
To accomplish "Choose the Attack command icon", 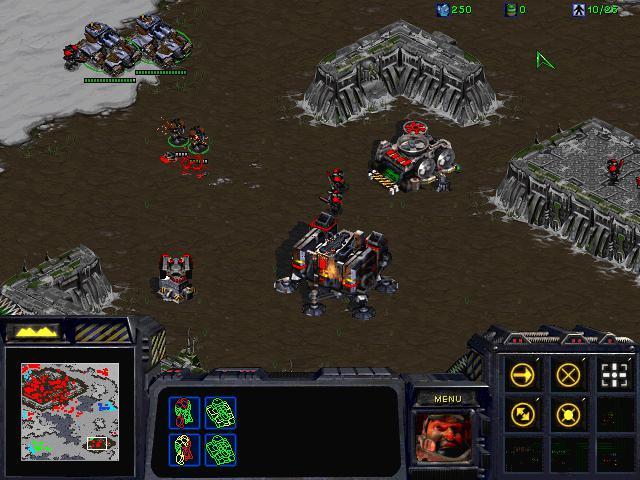I will point(614,375).
